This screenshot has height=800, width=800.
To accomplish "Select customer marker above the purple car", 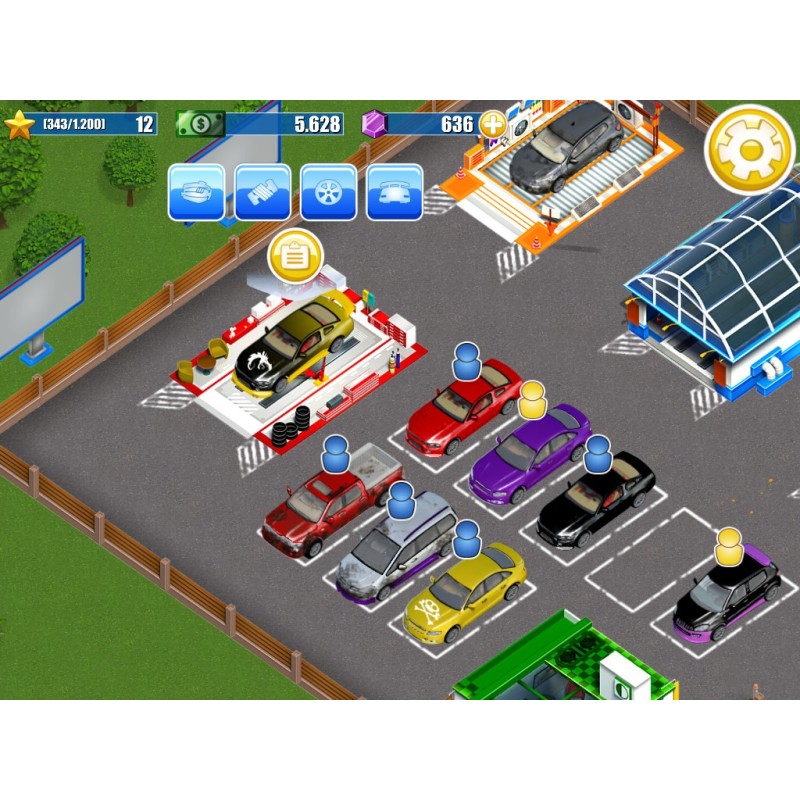I will pos(533,400).
